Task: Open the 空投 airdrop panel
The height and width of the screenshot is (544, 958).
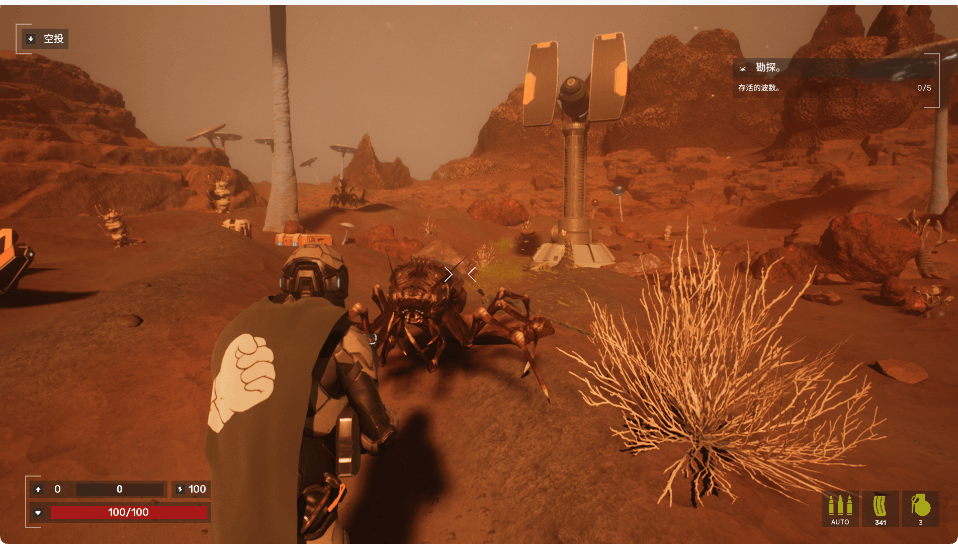Action: [44, 39]
